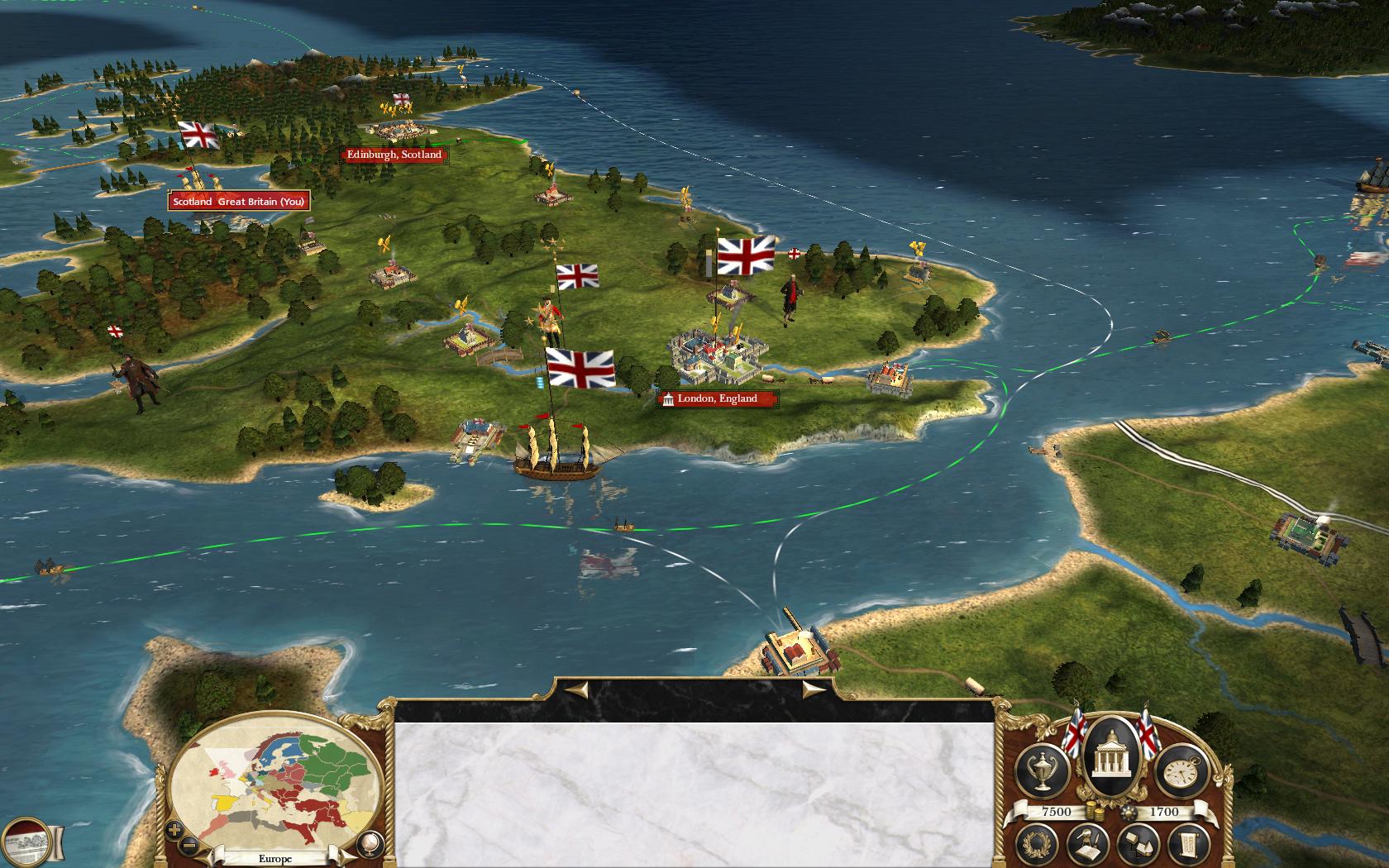Viewport: 1389px width, 868px height.
Task: Select the fleet flag above the warship
Action: click(580, 368)
